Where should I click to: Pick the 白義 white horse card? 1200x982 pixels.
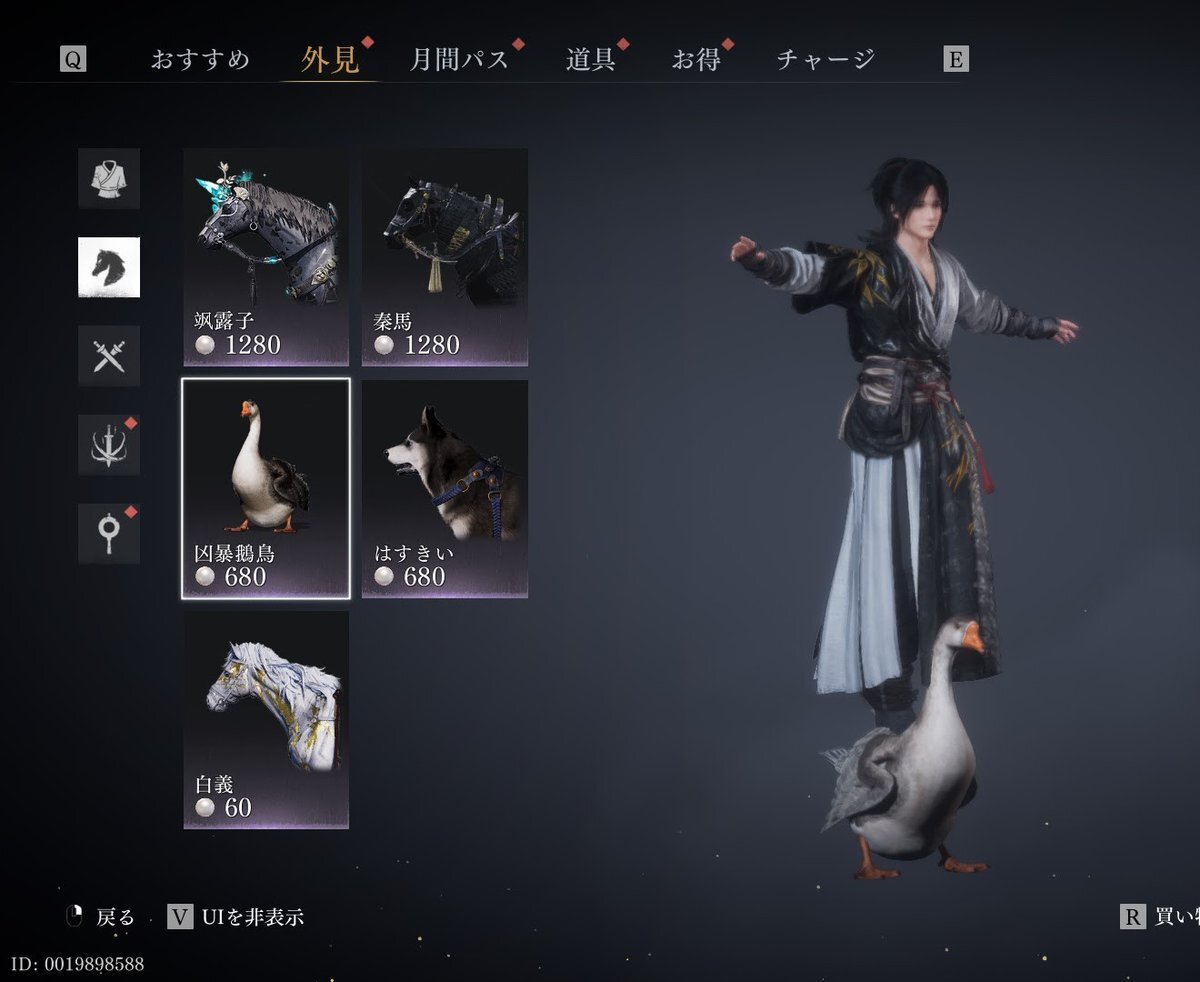click(x=266, y=720)
